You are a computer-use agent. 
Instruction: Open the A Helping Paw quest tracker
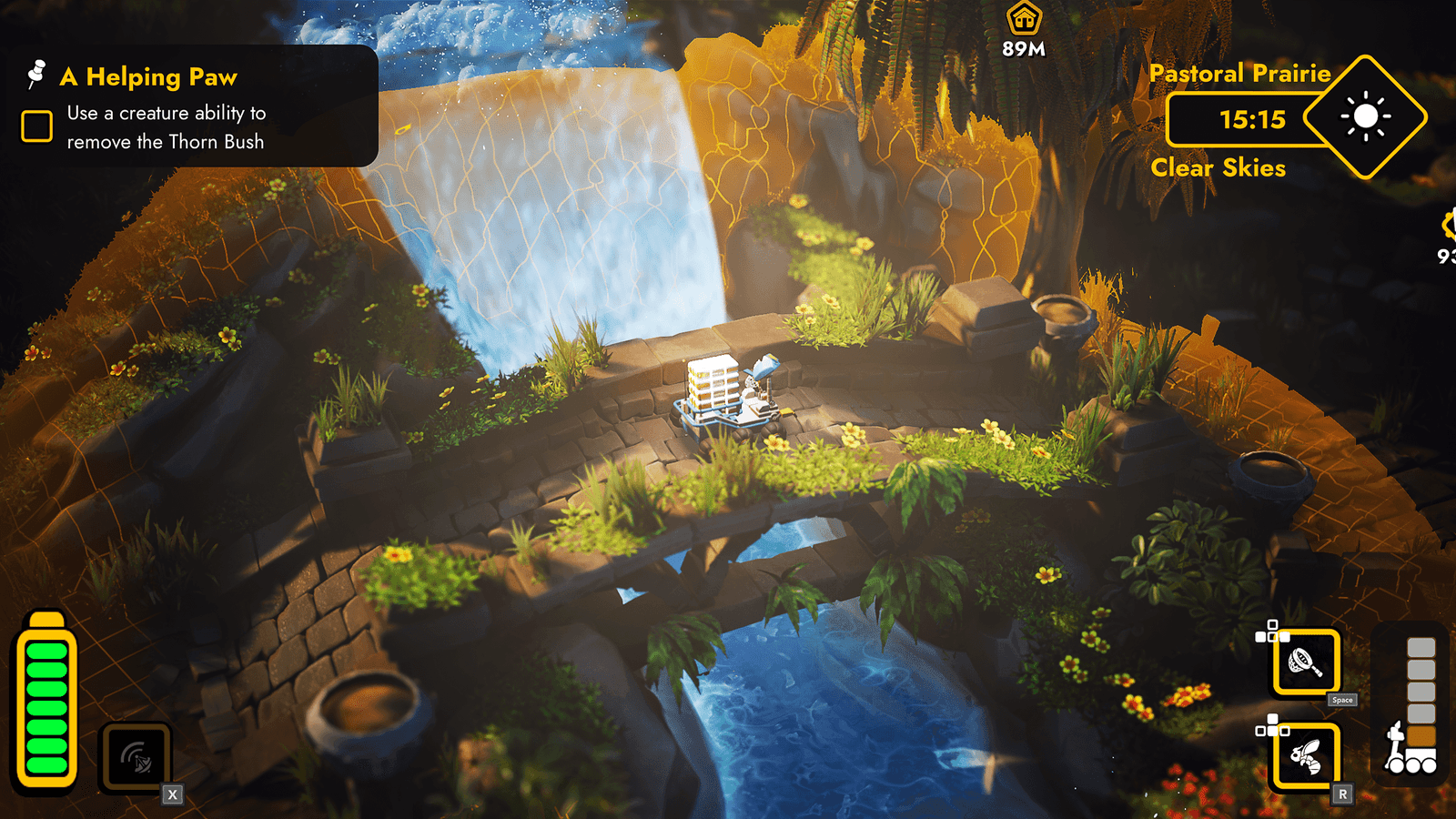[148, 77]
